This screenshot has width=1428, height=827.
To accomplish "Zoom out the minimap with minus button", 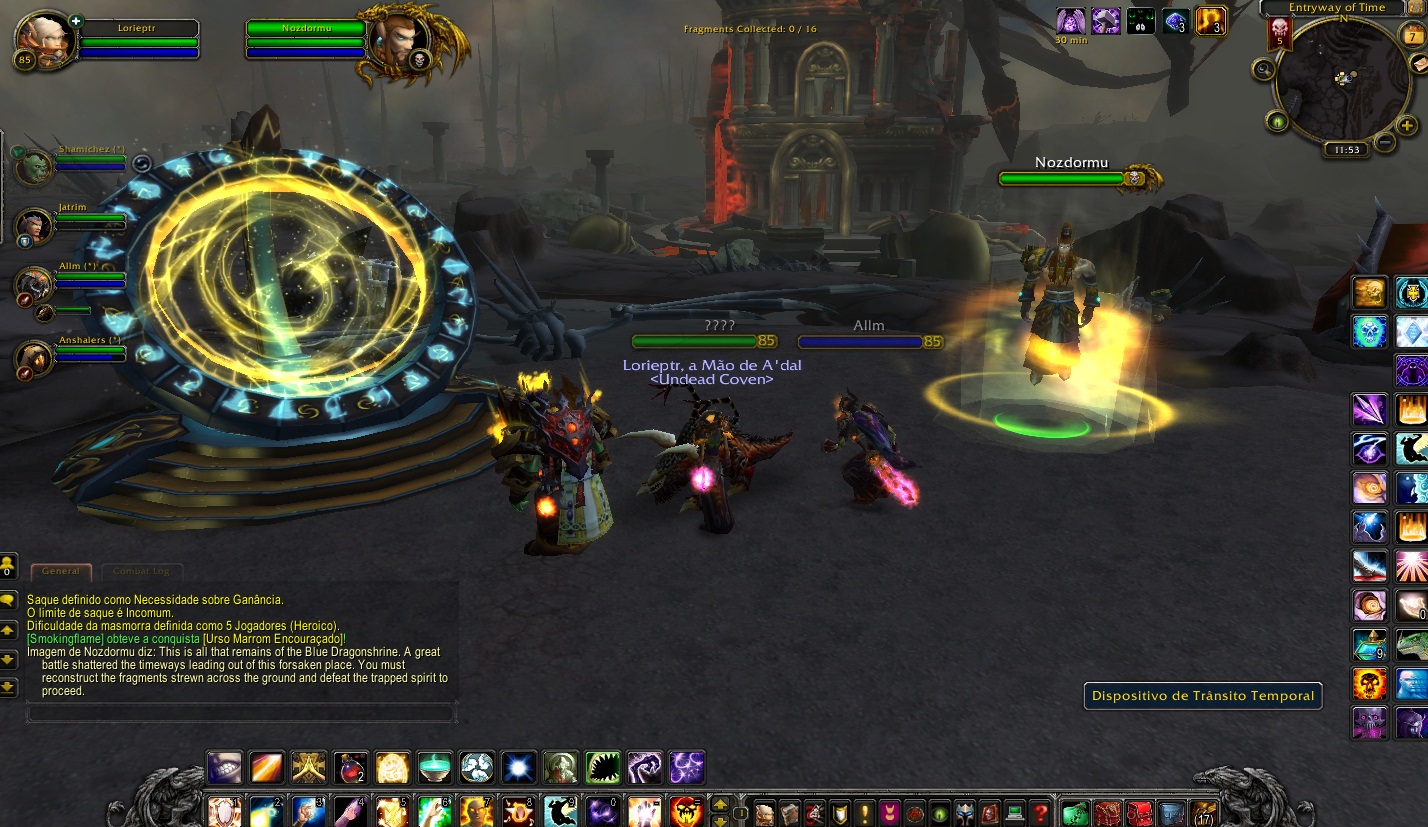I will tap(1385, 142).
